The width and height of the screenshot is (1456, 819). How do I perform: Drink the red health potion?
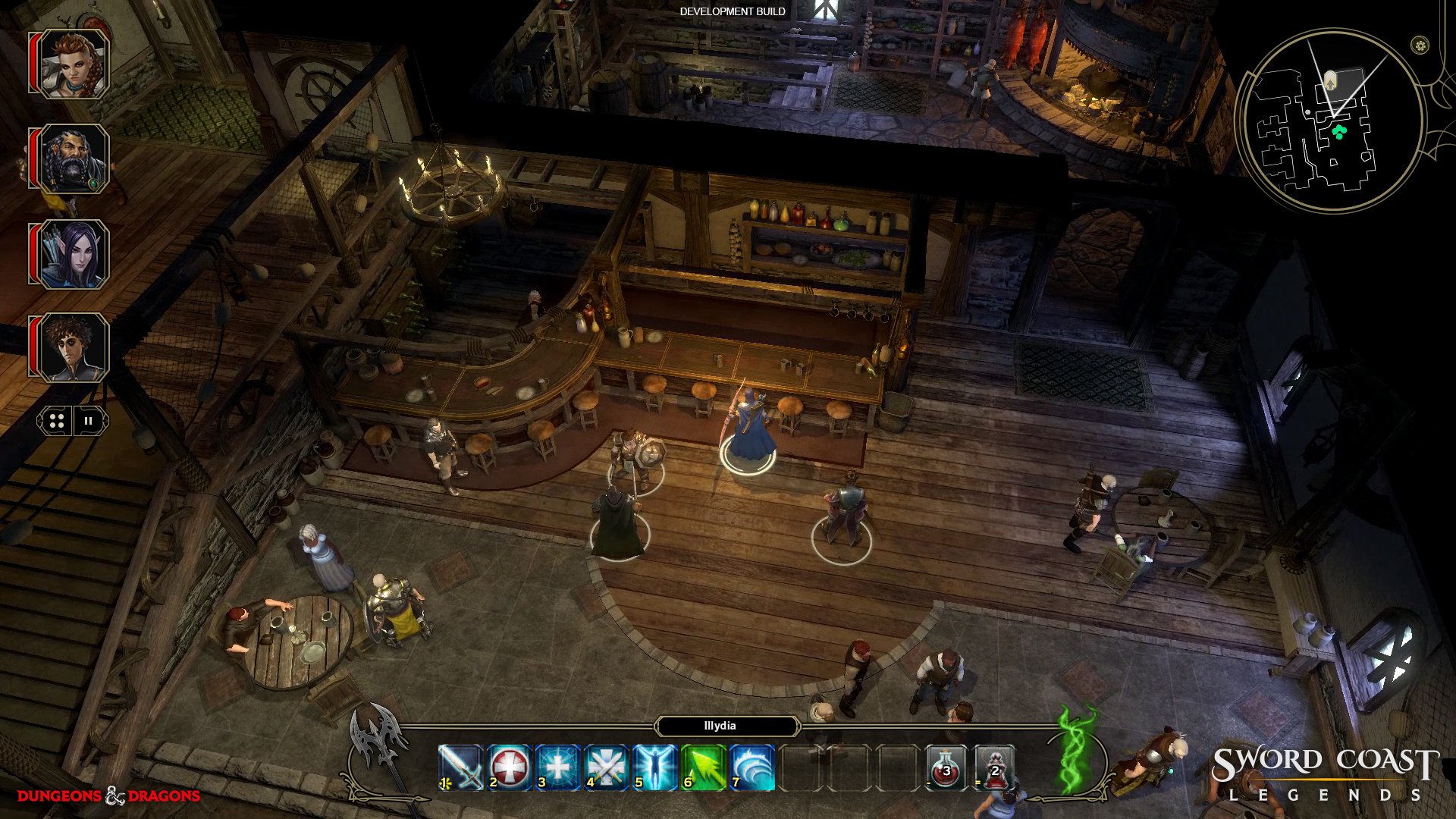946,767
